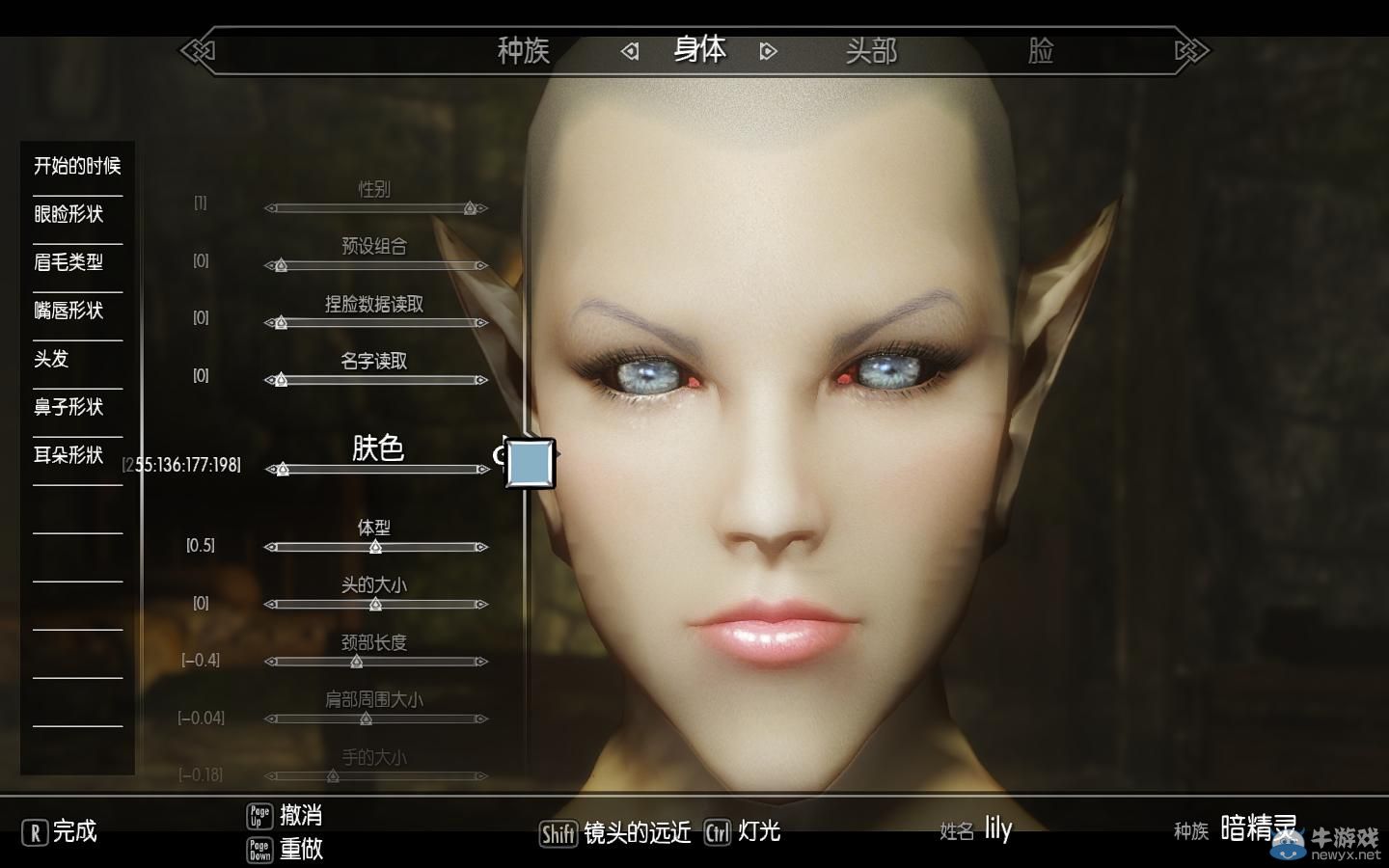Click the Ctrl key icon for 灯光

[717, 832]
